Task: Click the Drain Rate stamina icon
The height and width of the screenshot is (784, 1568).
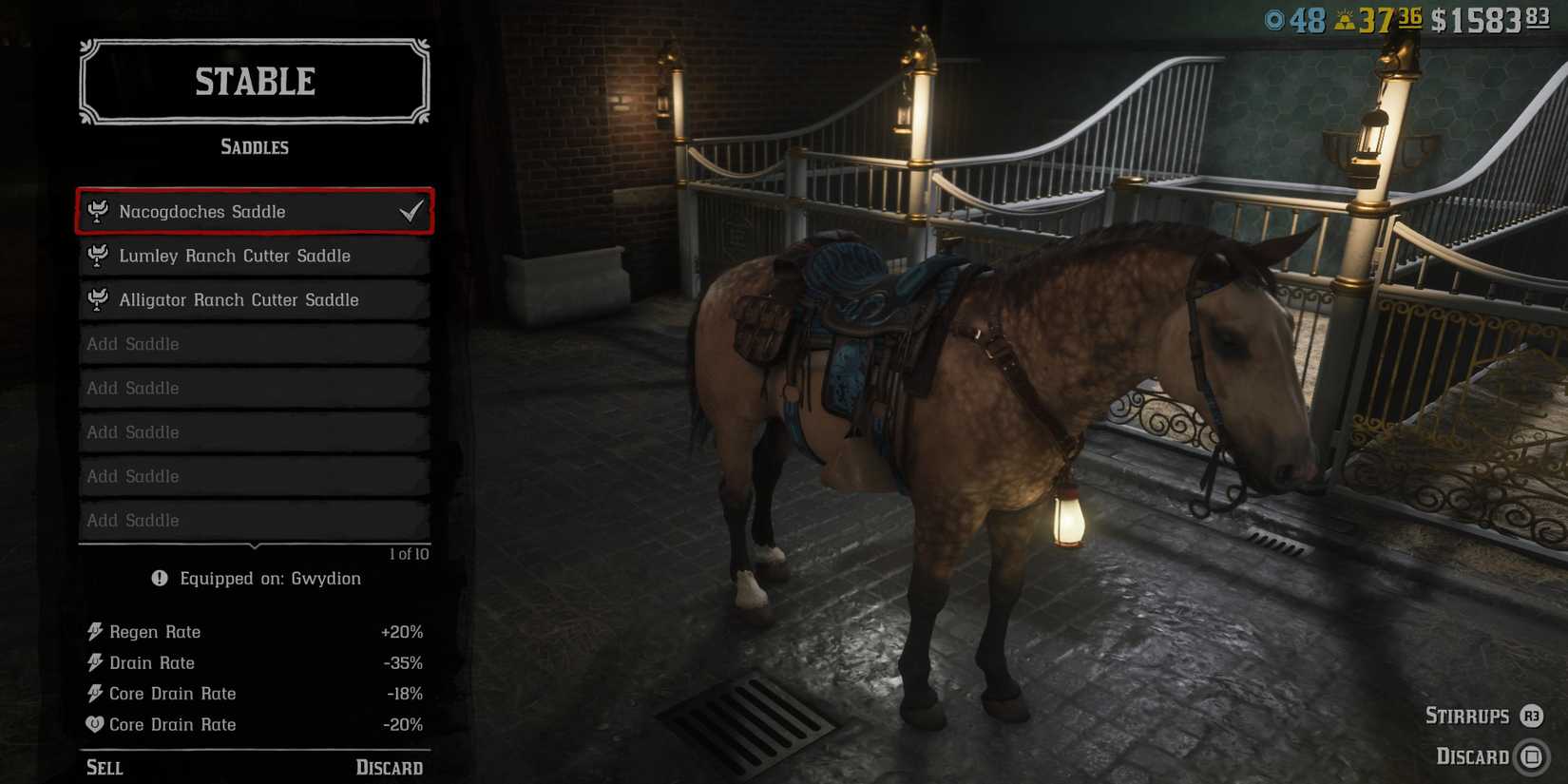Action: click(94, 662)
